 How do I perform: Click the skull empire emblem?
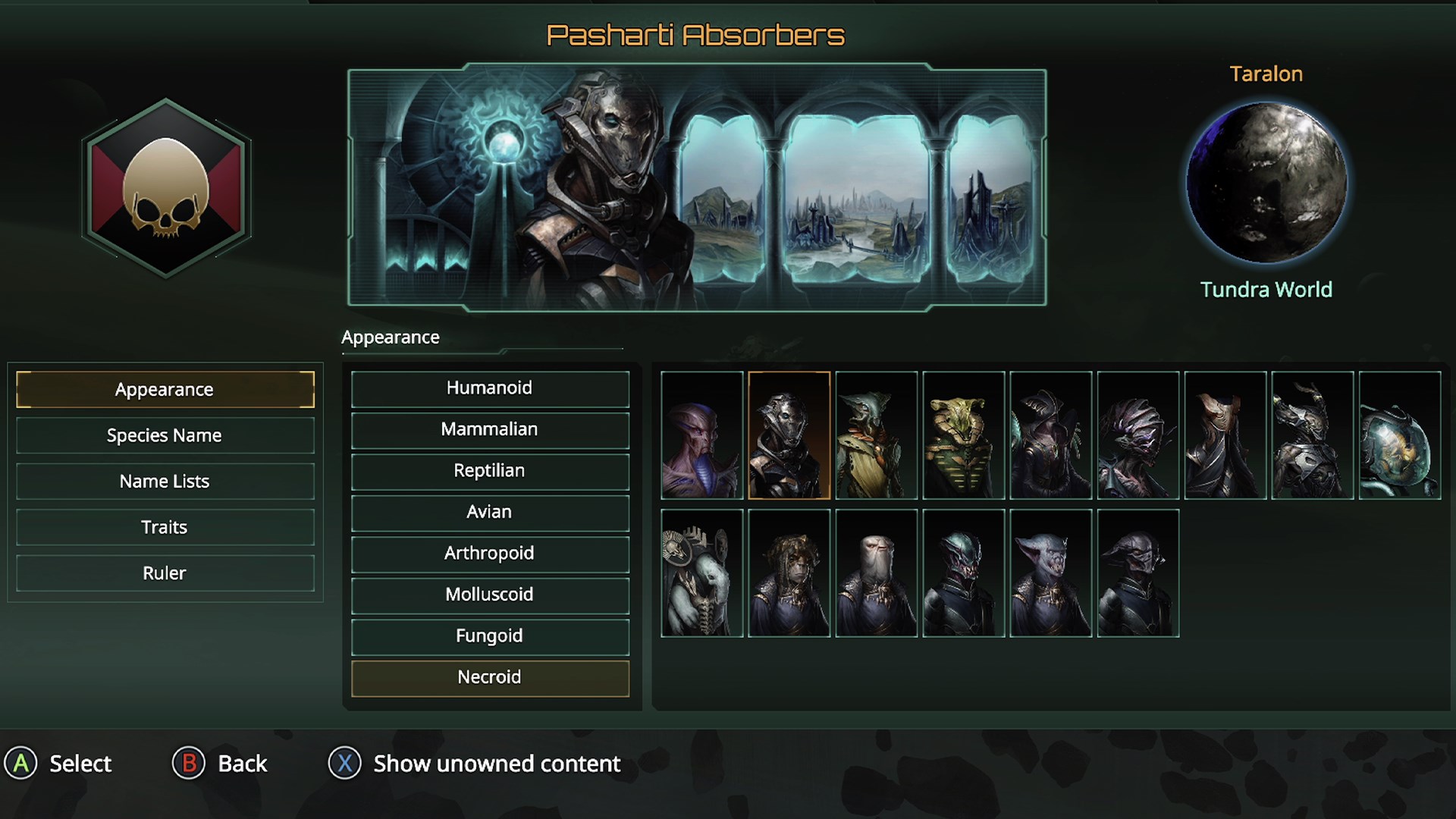[166, 188]
